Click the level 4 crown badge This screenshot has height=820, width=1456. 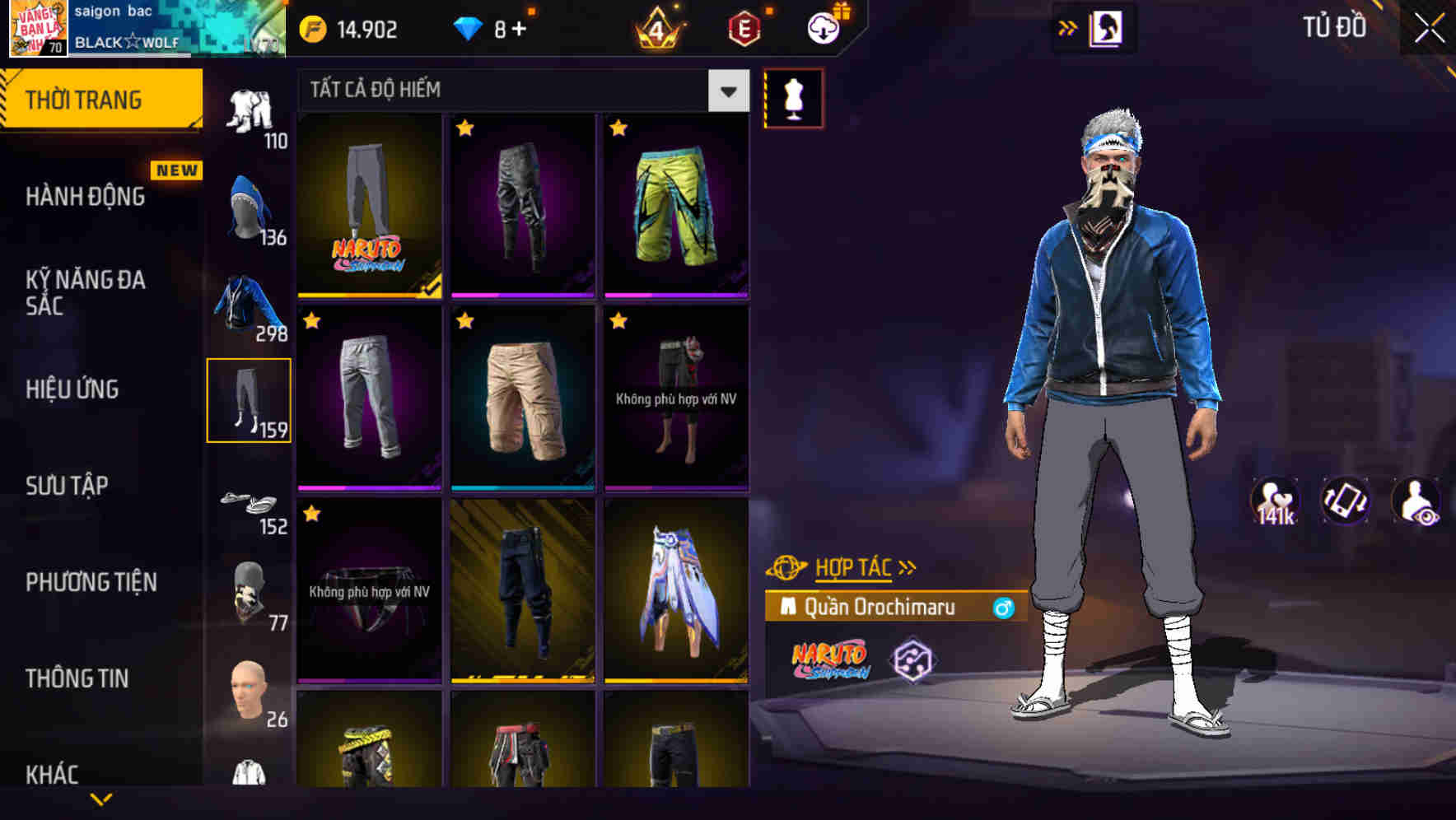pos(659,28)
